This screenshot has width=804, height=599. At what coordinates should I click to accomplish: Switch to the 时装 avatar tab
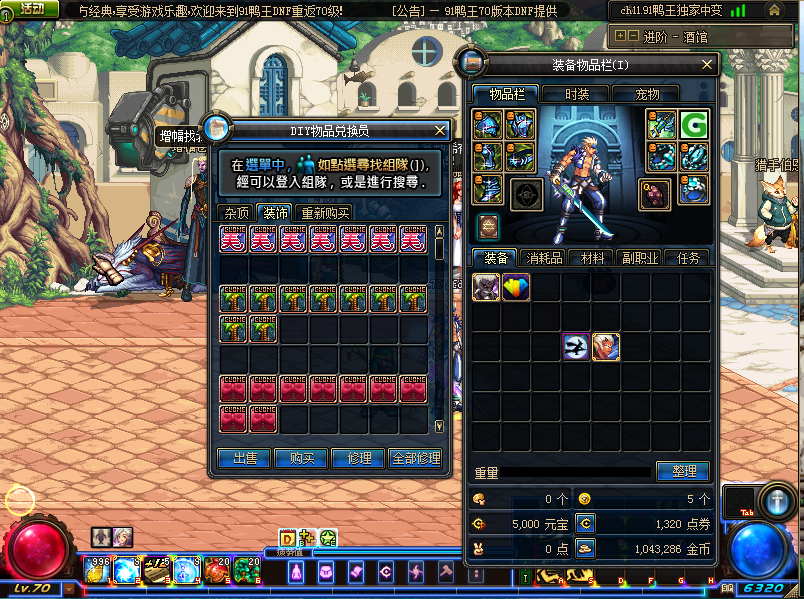tap(577, 94)
